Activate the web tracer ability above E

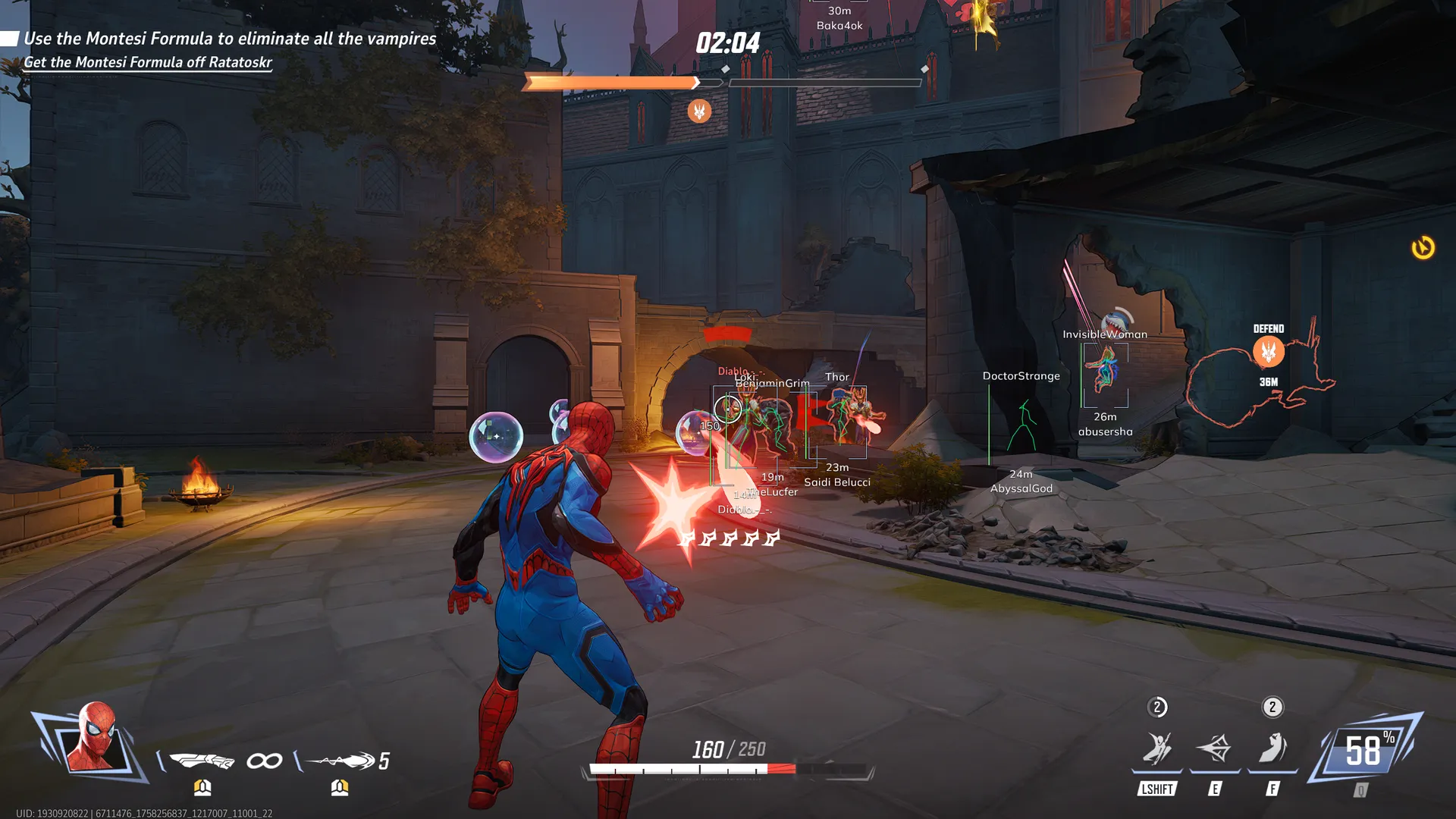[1215, 748]
